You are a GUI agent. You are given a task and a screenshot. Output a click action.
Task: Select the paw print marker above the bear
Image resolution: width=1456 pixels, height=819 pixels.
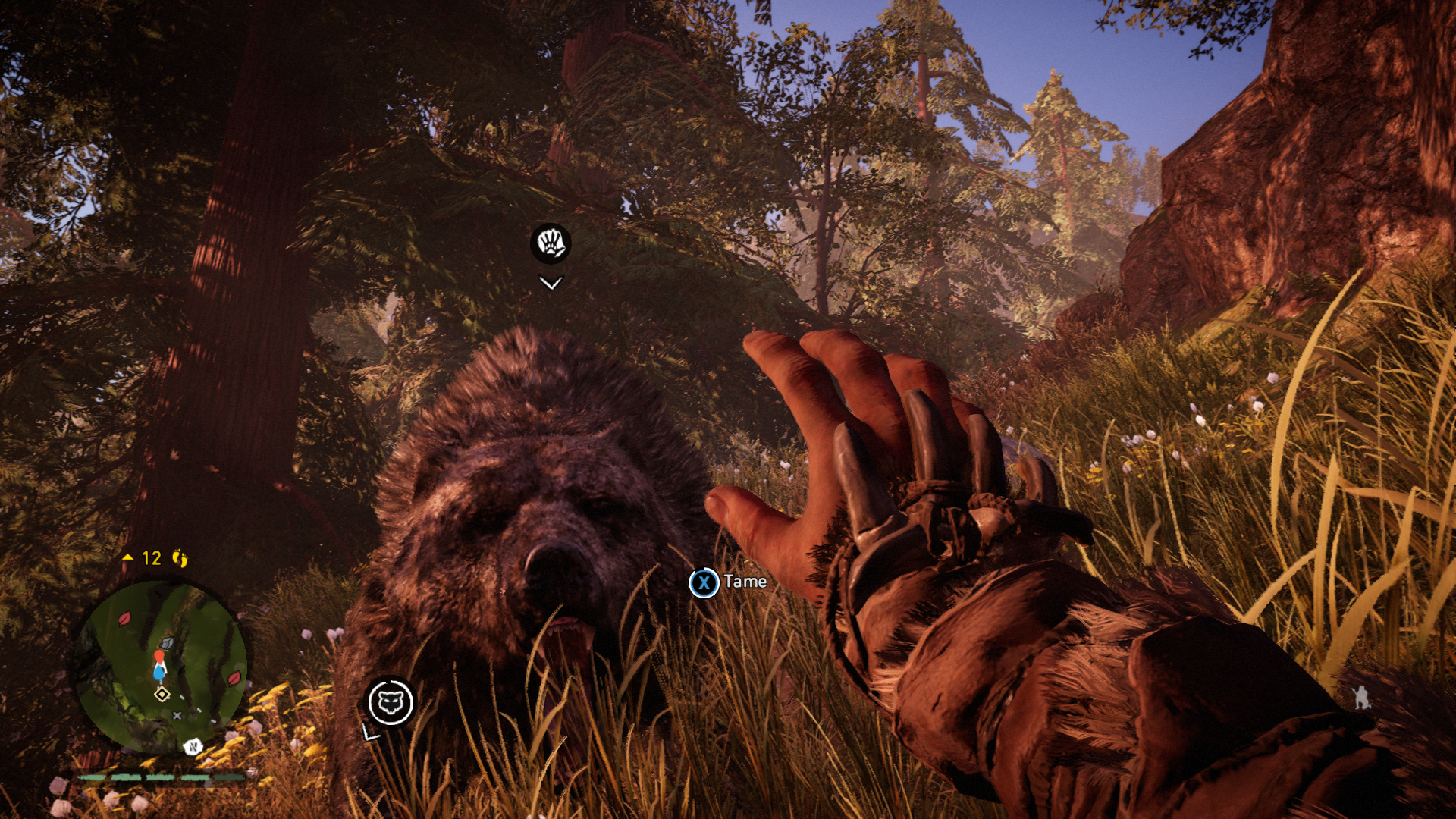[x=550, y=243]
